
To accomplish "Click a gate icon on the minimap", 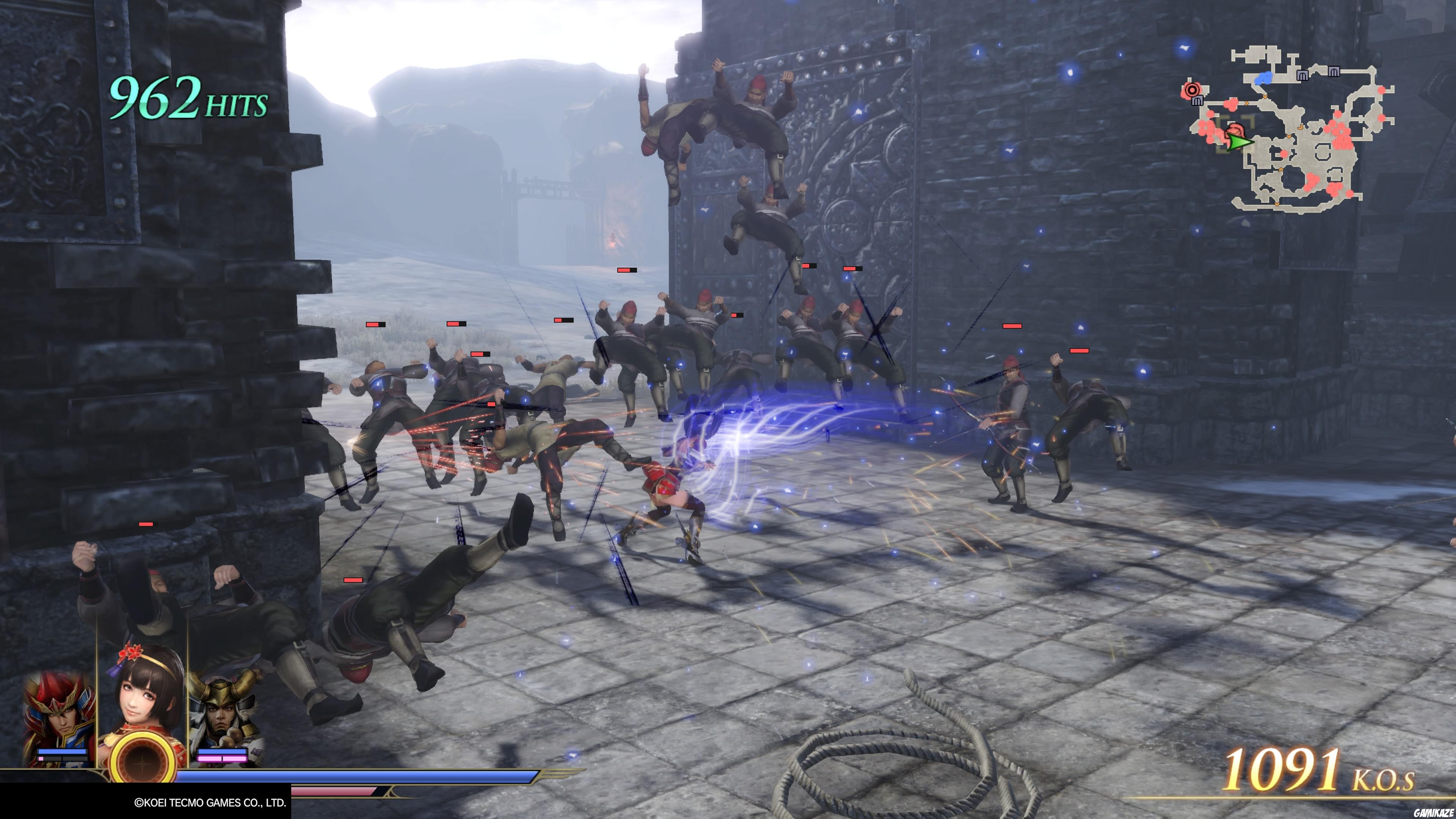I will click(x=1303, y=75).
